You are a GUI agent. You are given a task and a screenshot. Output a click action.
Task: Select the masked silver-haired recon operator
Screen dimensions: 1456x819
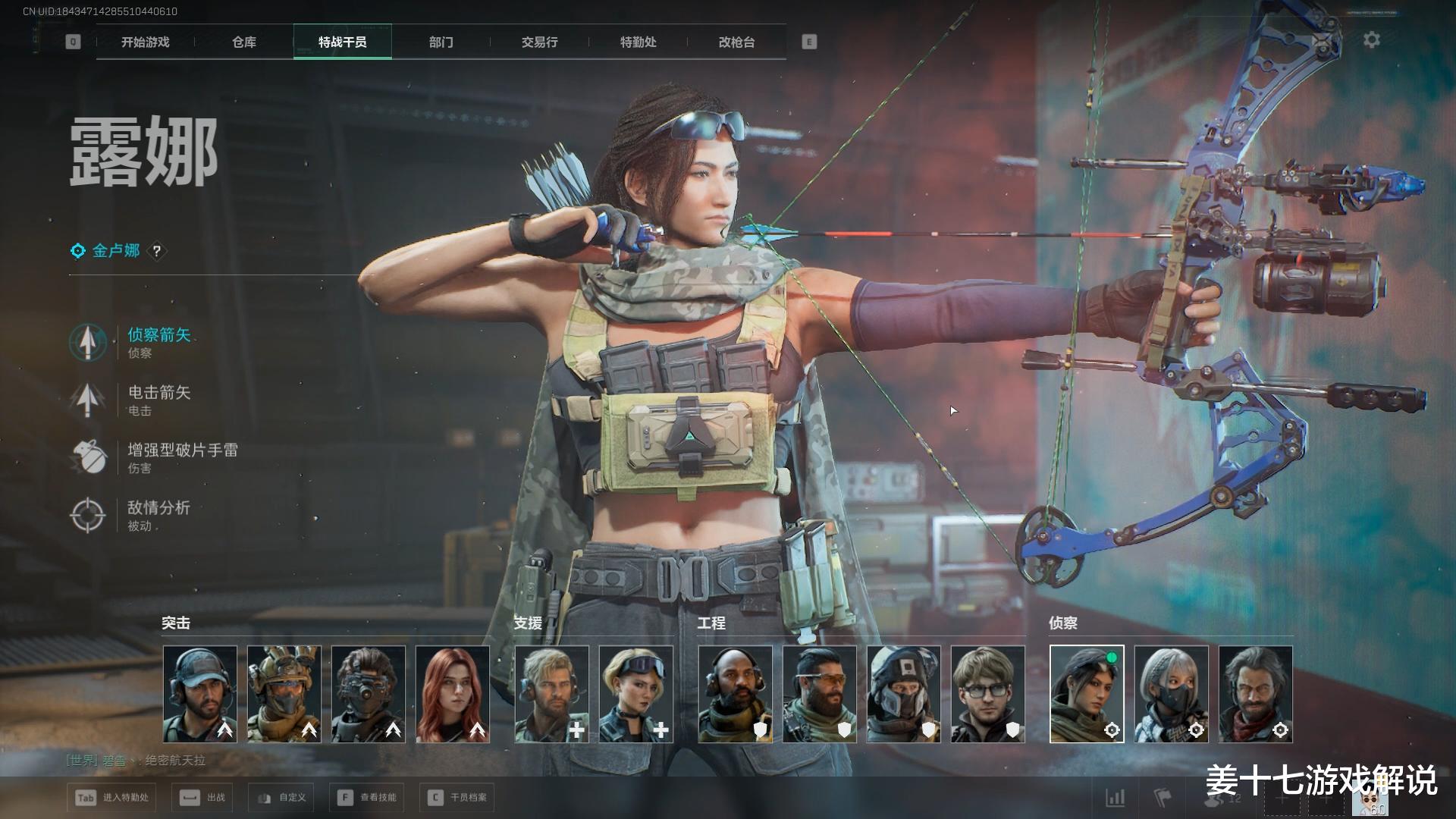1172,694
